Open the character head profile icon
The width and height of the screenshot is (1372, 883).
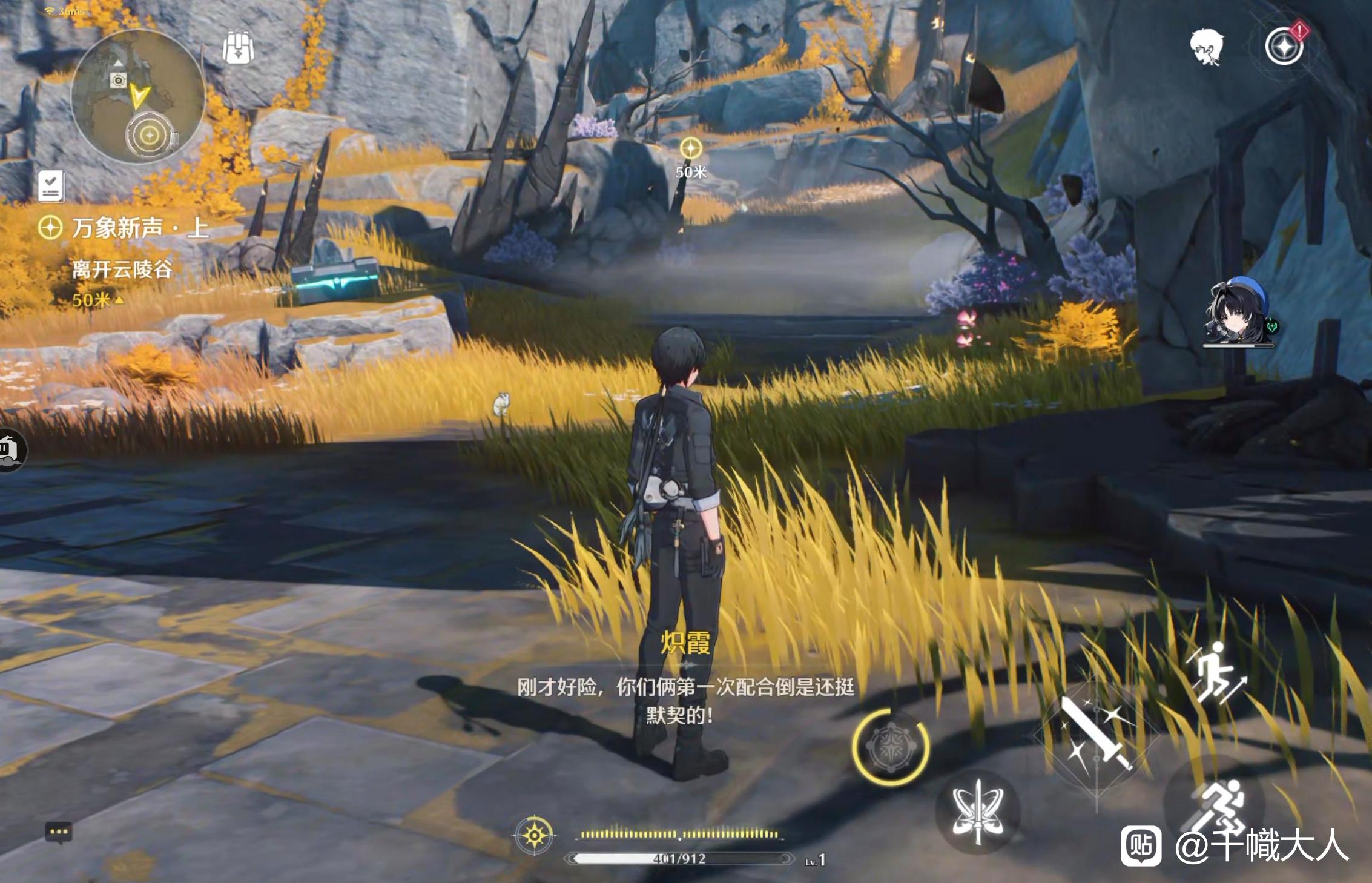[x=1206, y=47]
